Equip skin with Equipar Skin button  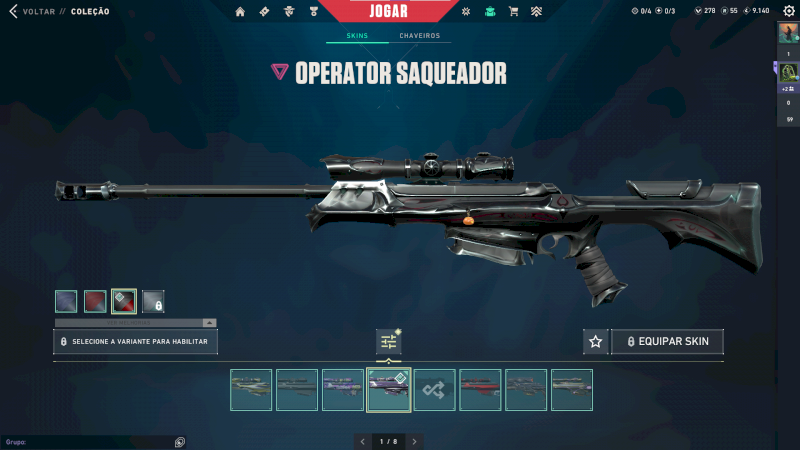(x=667, y=342)
